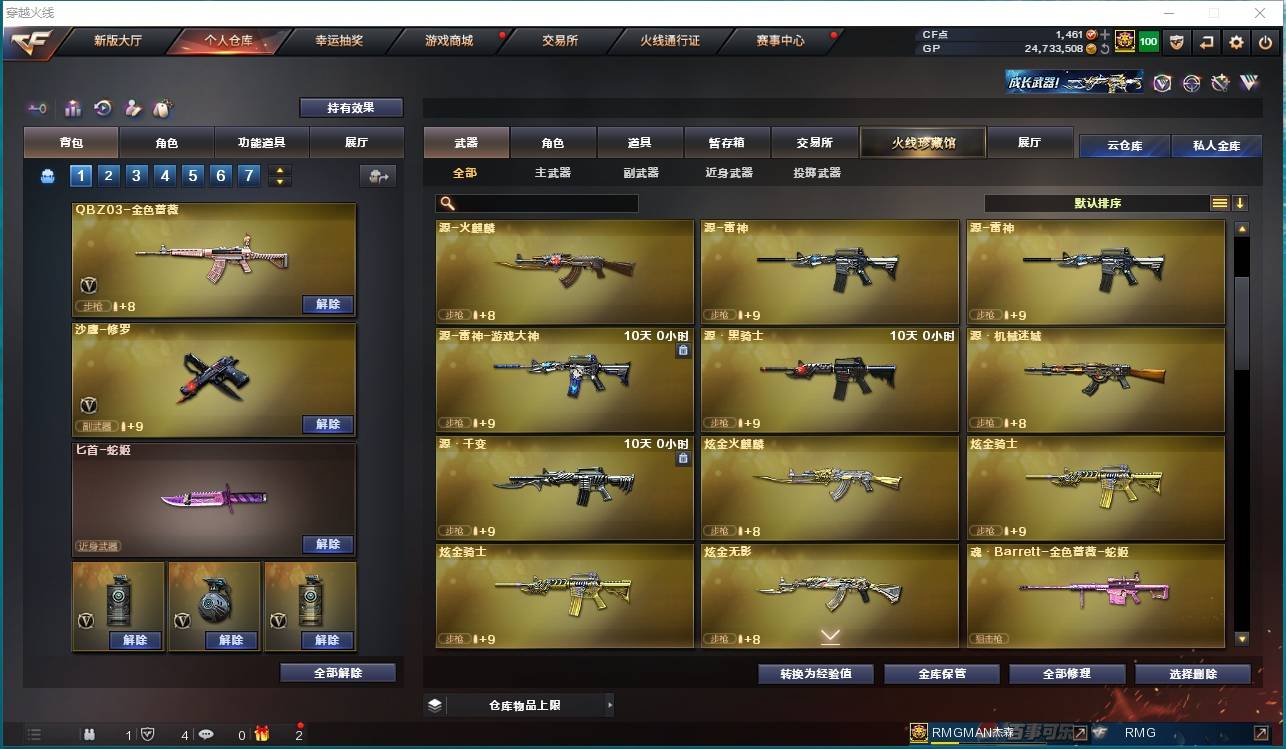Toggle the list view icon beside 默认排序
The width and height of the screenshot is (1286, 749).
tap(1219, 202)
